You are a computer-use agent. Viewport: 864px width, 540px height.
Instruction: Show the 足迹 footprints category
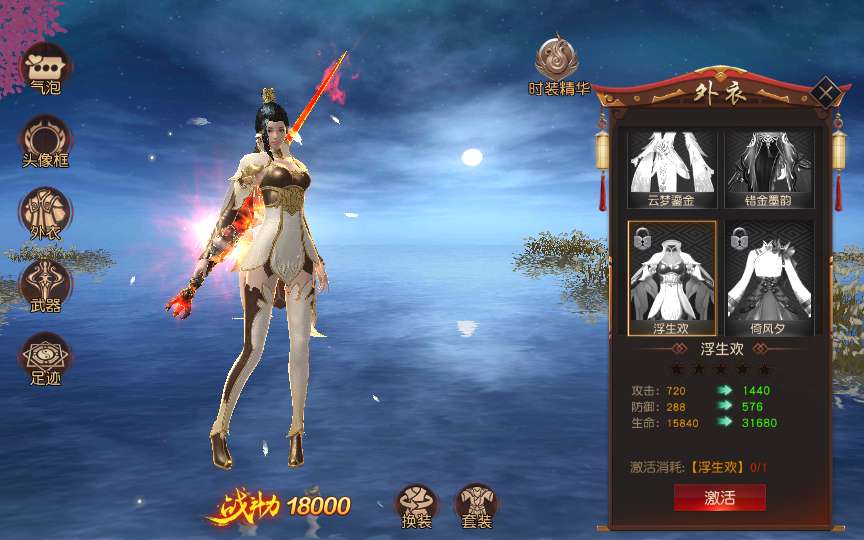tap(45, 356)
